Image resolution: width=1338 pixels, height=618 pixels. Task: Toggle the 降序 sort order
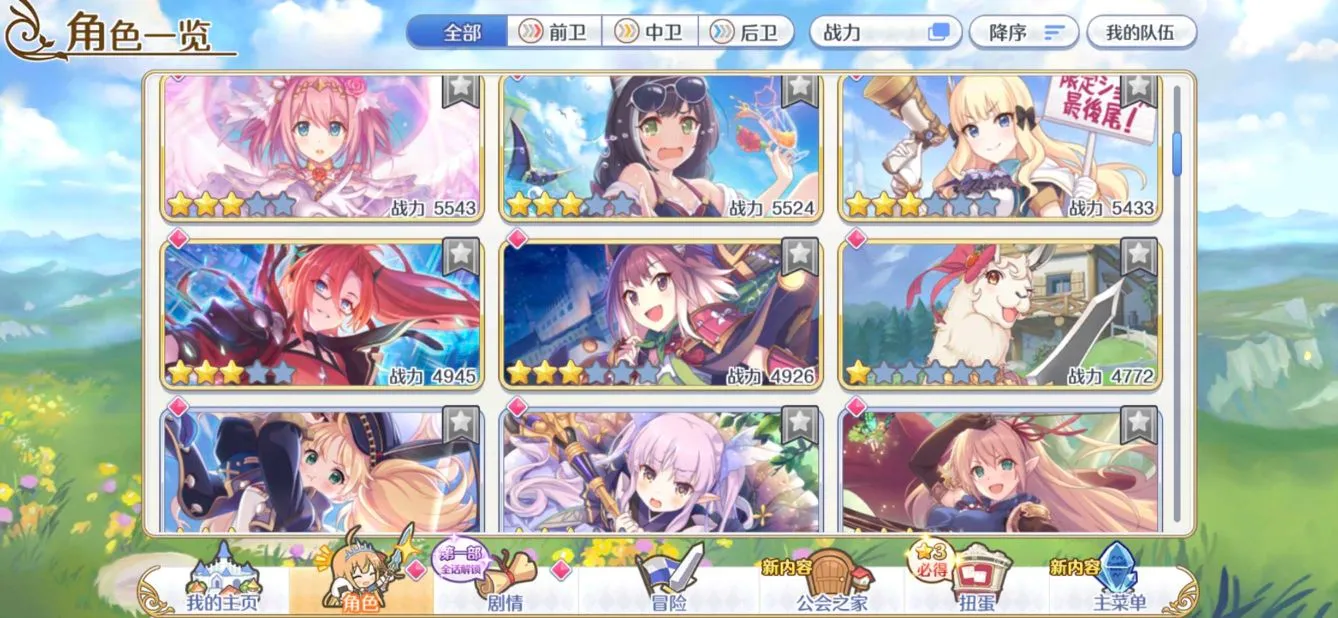point(1023,32)
